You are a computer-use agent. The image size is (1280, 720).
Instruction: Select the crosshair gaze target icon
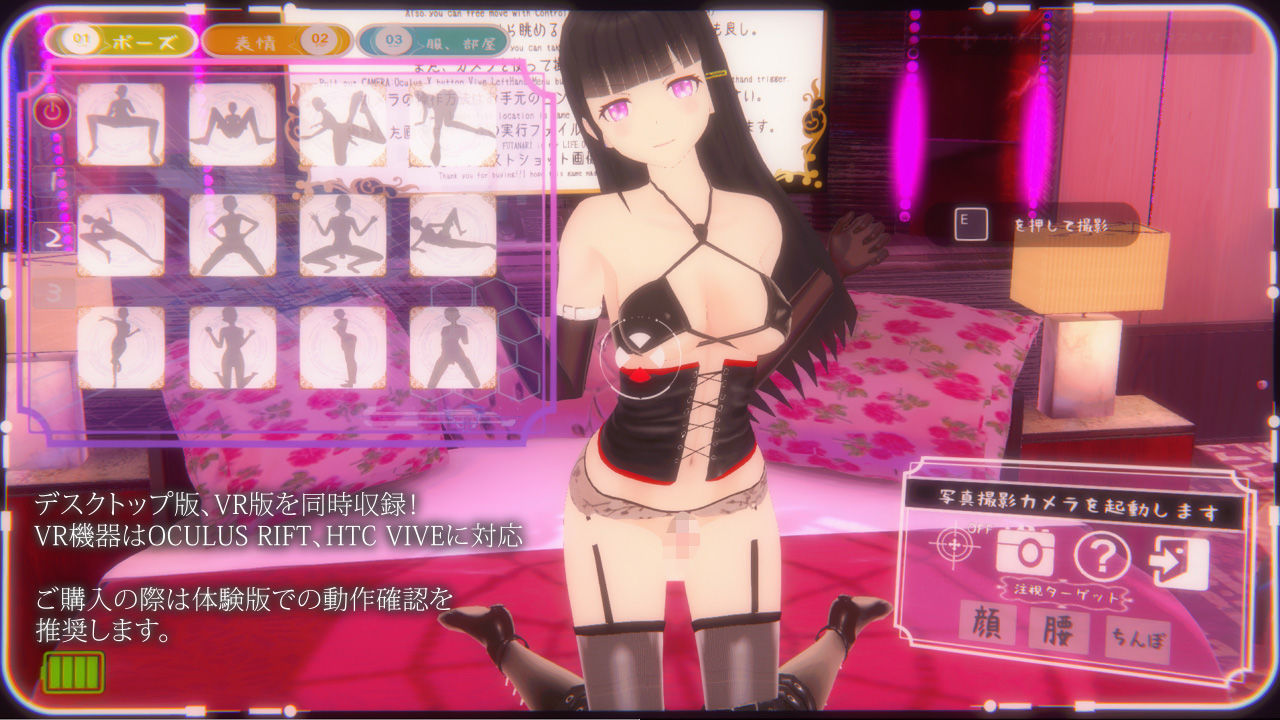point(954,545)
